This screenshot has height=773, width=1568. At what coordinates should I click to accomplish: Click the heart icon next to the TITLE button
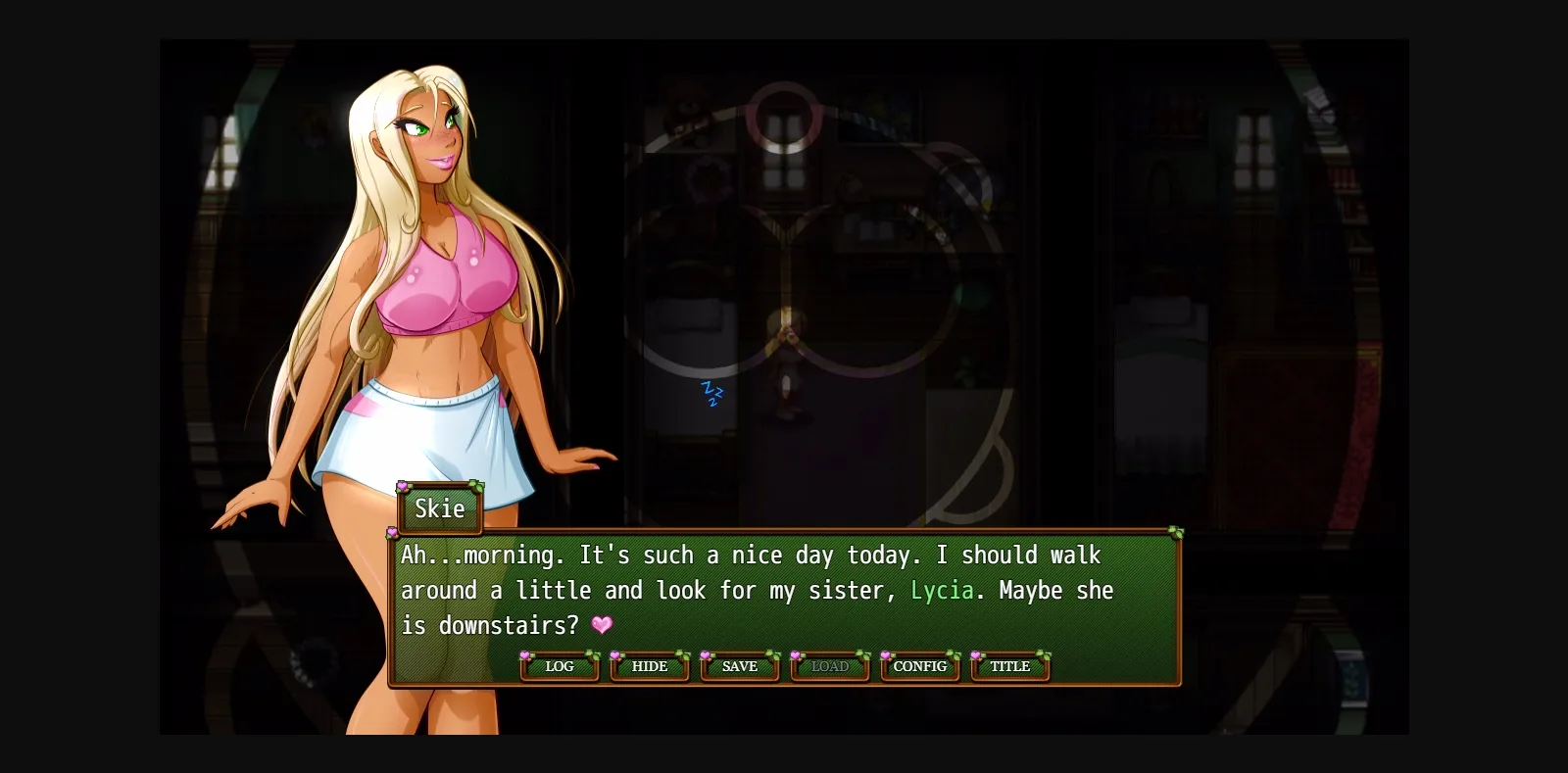point(975,656)
